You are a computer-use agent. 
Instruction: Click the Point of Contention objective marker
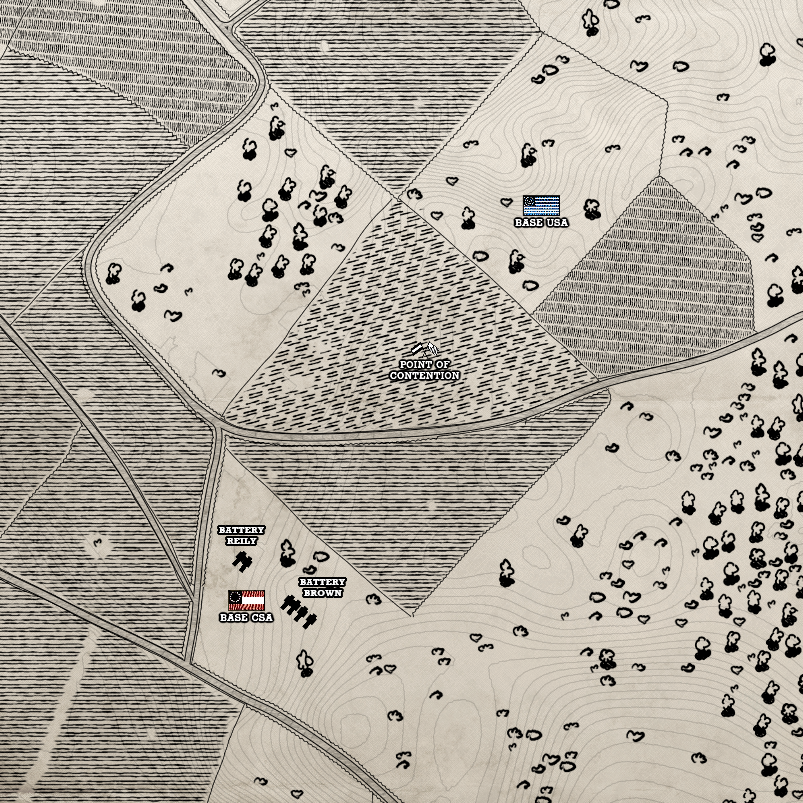pos(425,350)
